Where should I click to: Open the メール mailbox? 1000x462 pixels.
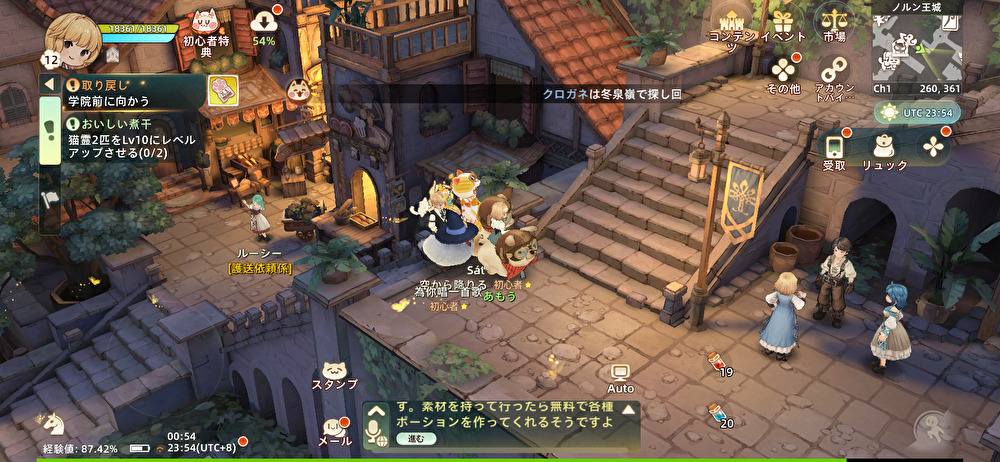click(335, 428)
